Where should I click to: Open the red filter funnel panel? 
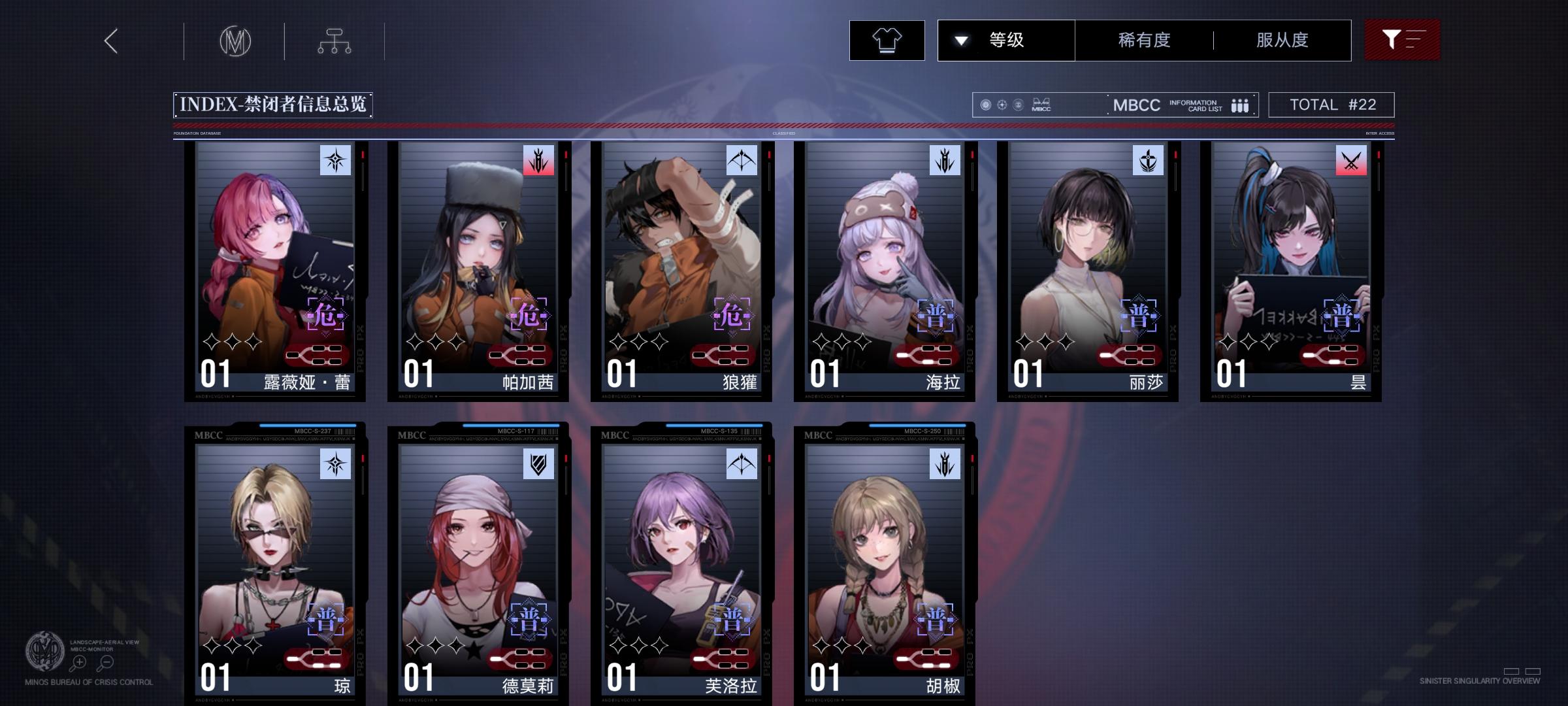1402,40
